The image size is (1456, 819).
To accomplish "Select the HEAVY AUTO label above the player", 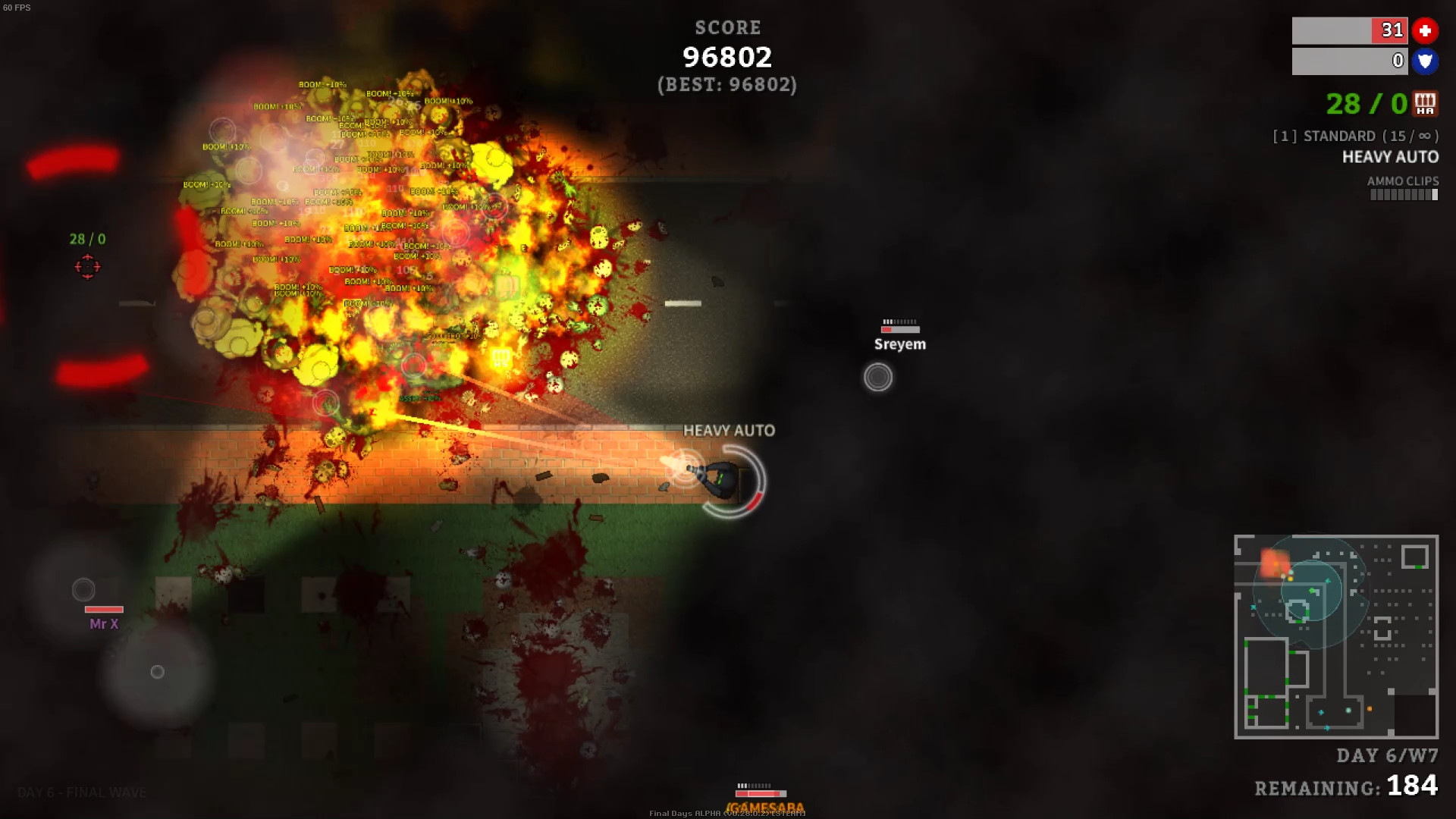I will coord(730,430).
